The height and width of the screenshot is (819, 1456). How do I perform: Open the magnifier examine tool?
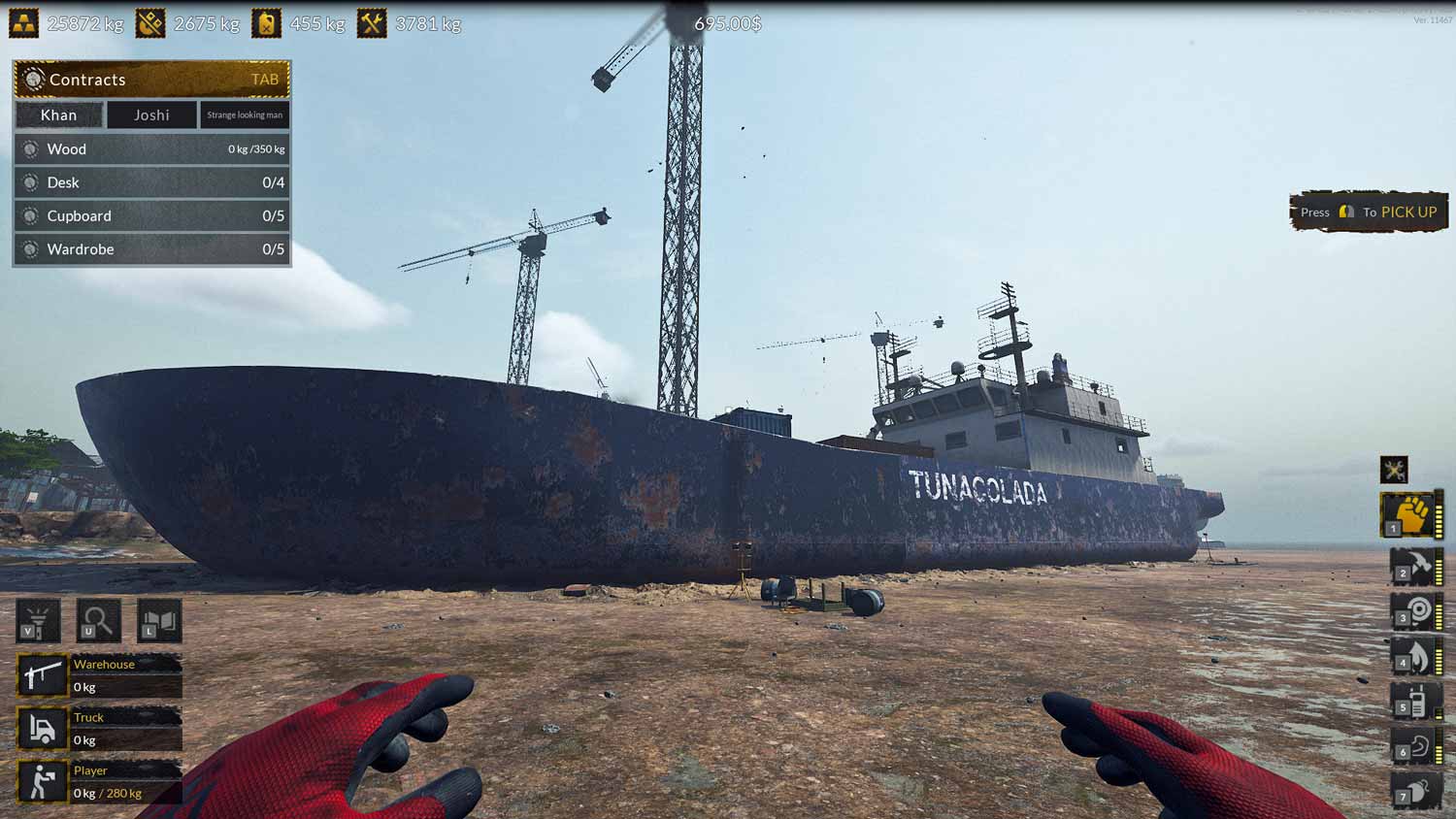tap(99, 621)
